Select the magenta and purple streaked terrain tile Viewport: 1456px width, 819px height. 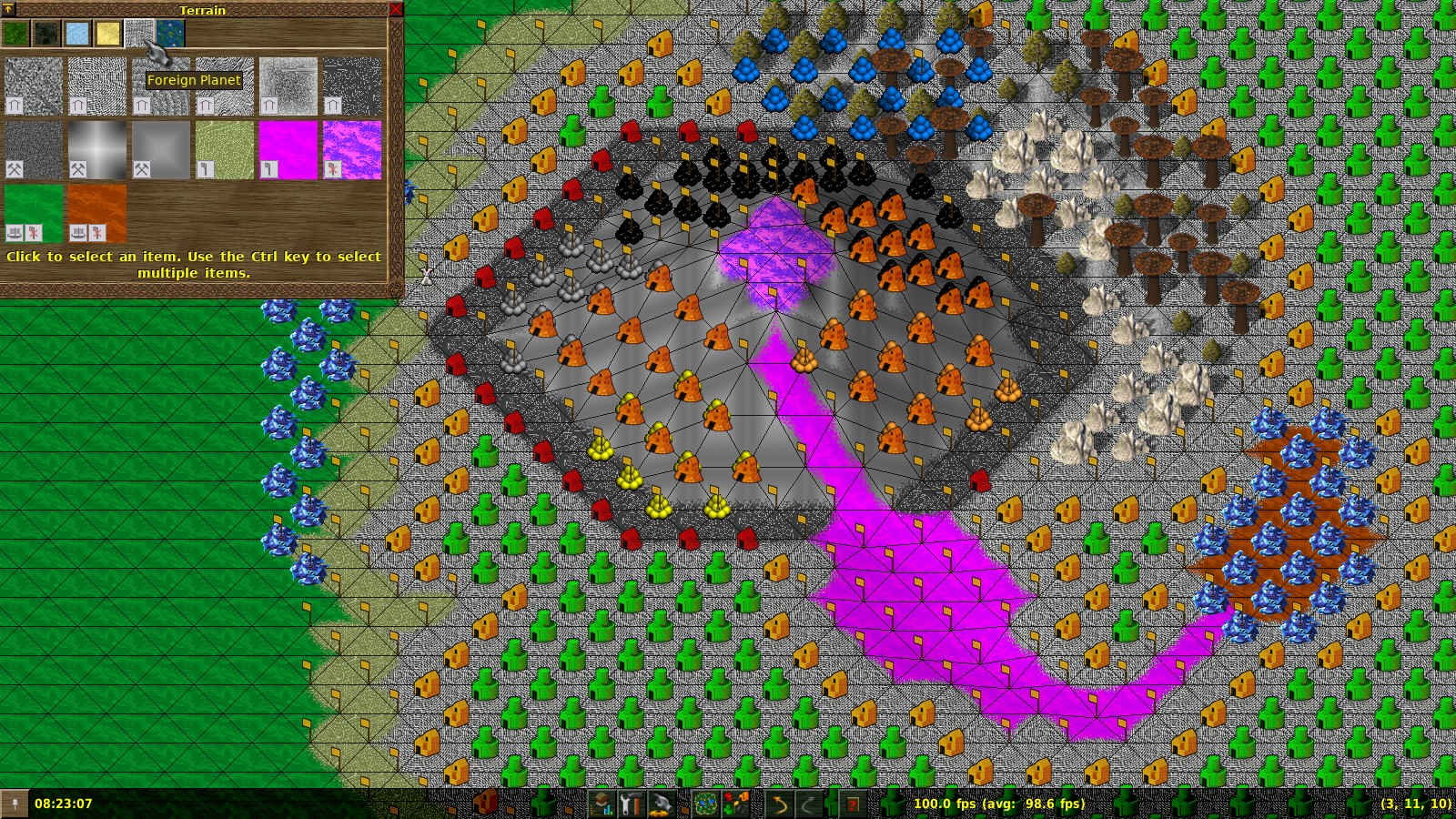click(x=352, y=150)
